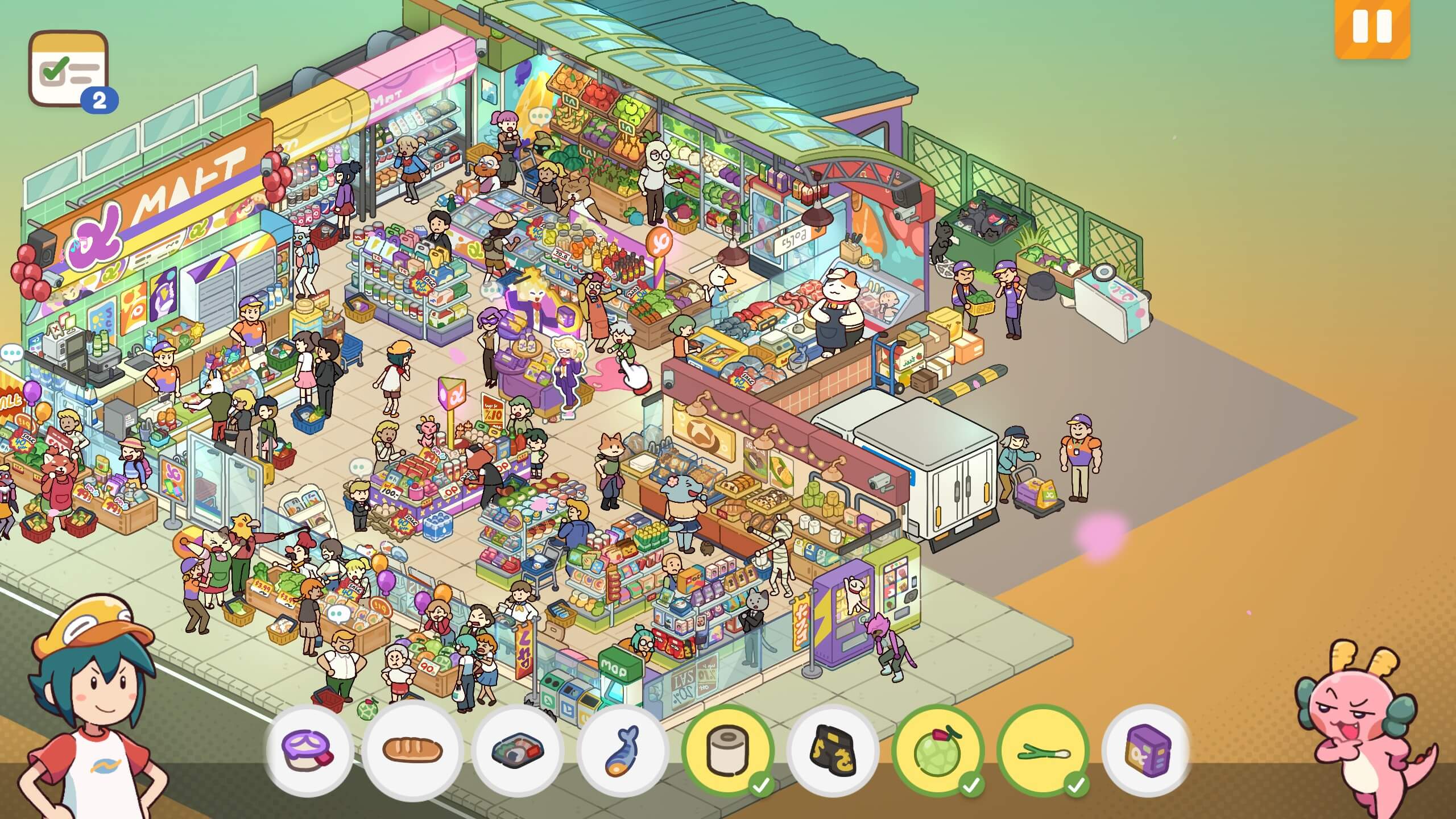This screenshot has height=819, width=1456.
Task: Select the black dragon shorts item
Action: 833,751
